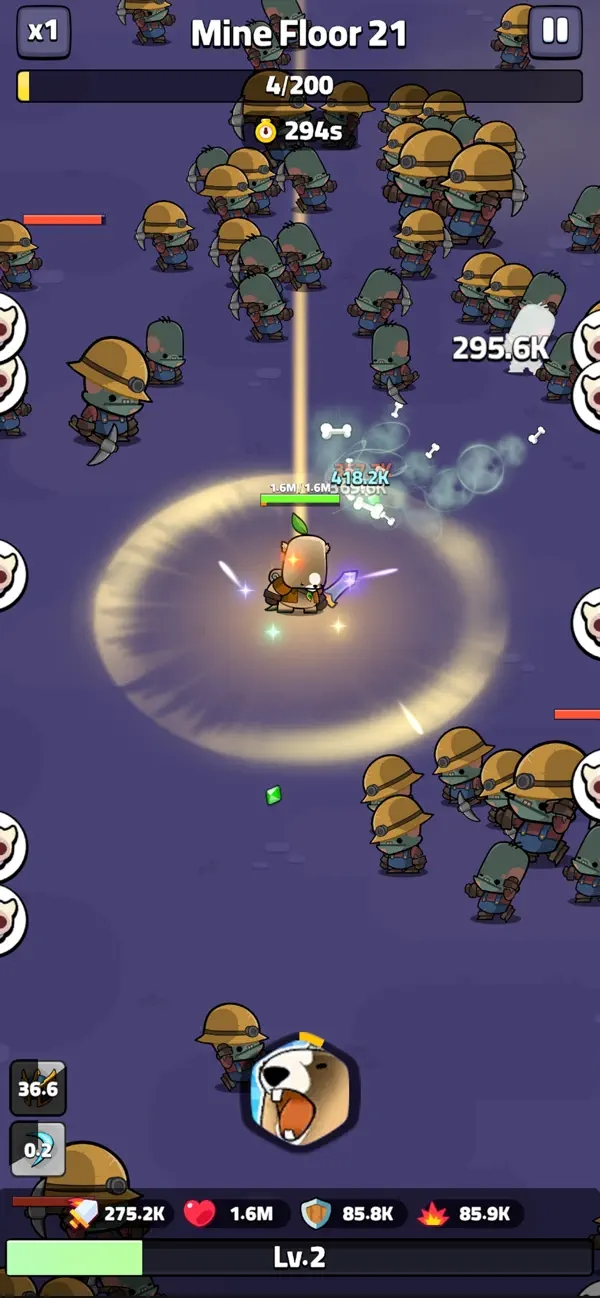Viewport: 600px width, 1298px height.
Task: Tap the skill icon showing 36.6 cooldown
Action: (x=38, y=1088)
